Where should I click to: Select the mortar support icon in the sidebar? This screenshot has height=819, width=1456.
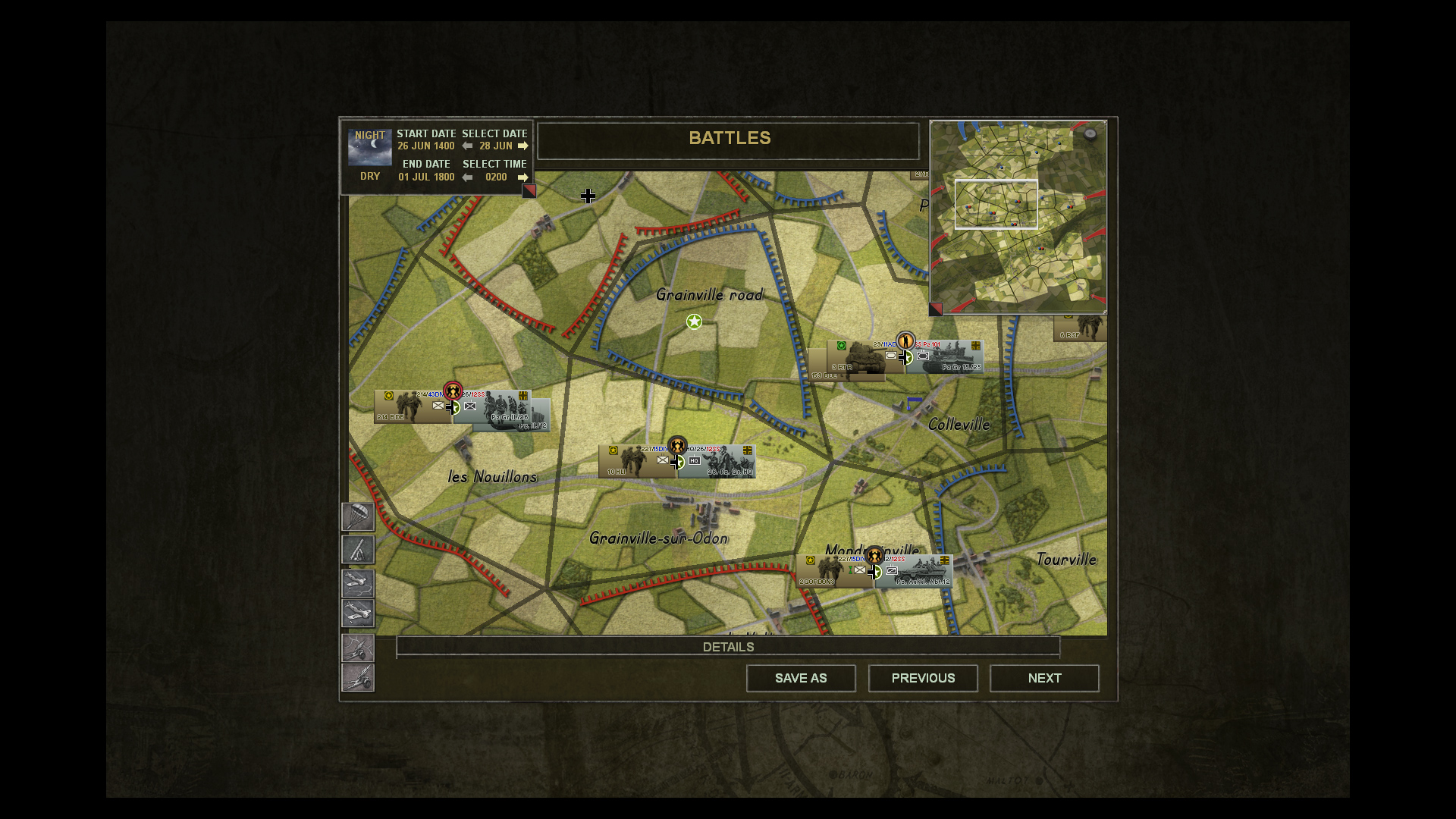click(x=358, y=550)
